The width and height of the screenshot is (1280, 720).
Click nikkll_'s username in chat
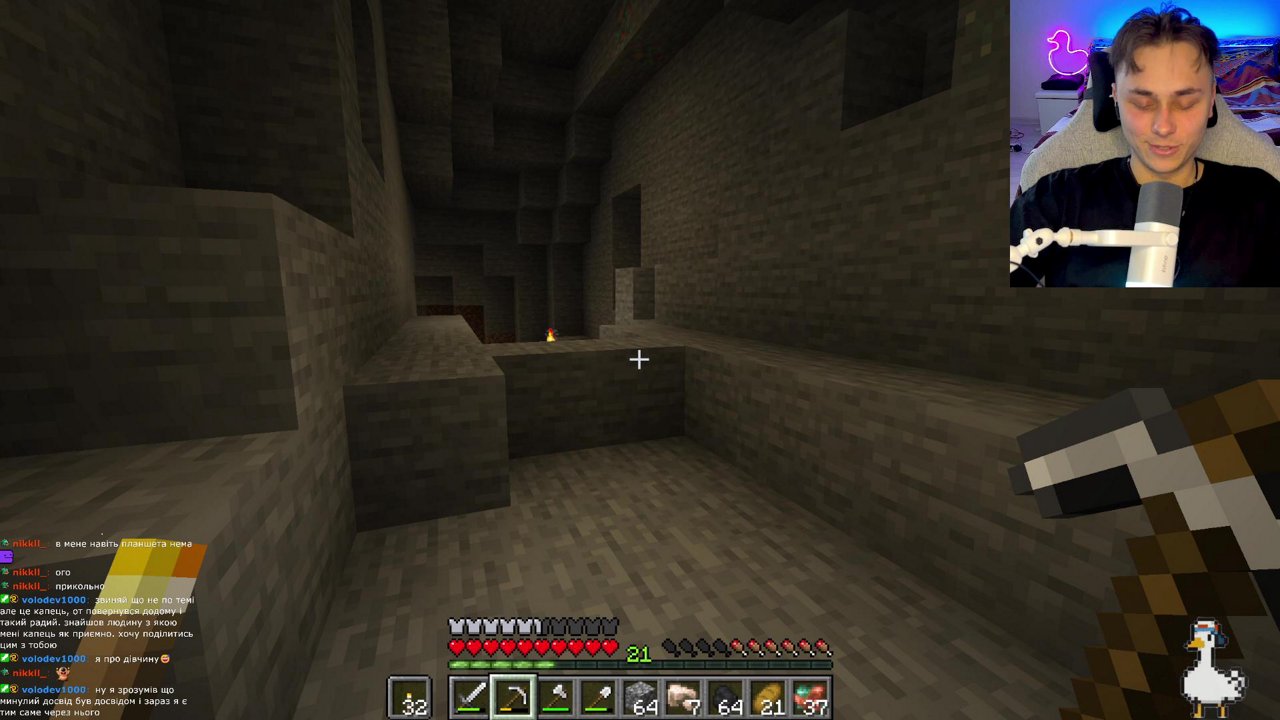coord(31,544)
